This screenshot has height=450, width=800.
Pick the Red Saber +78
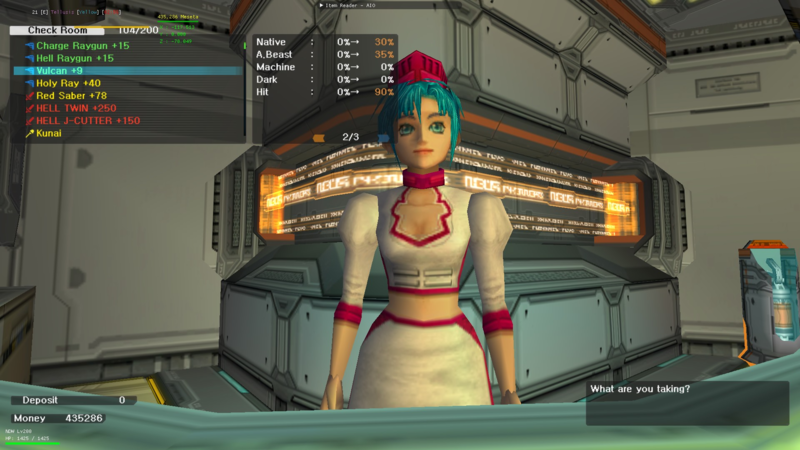72,95
